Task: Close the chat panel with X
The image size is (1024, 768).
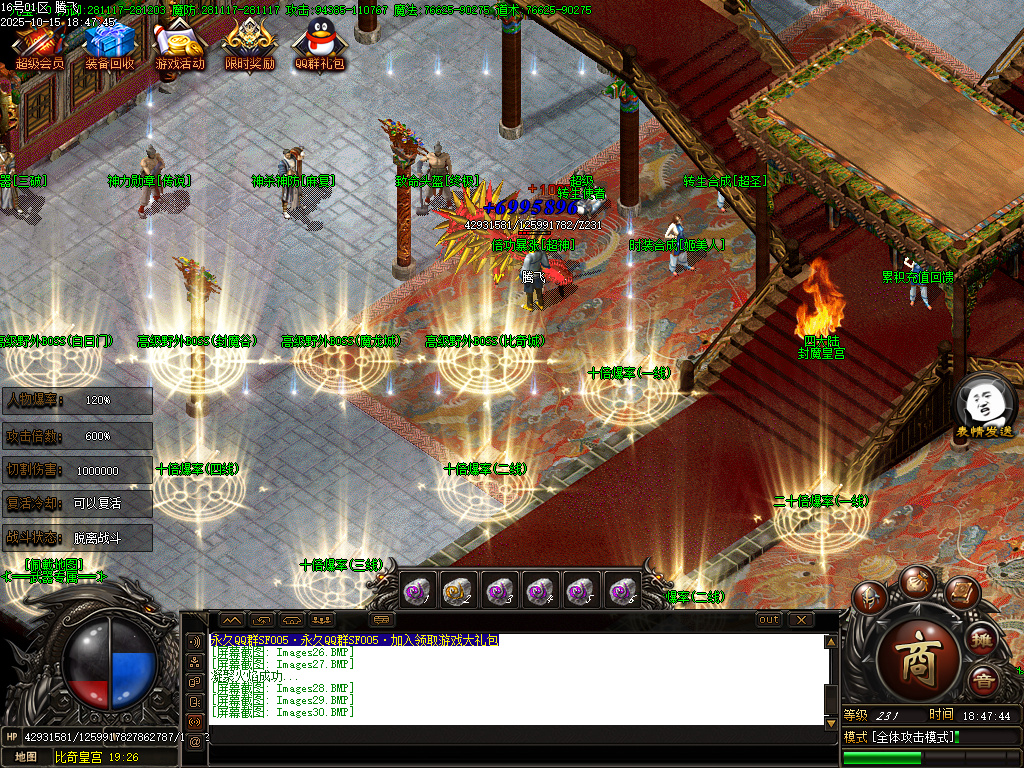Action: (801, 620)
